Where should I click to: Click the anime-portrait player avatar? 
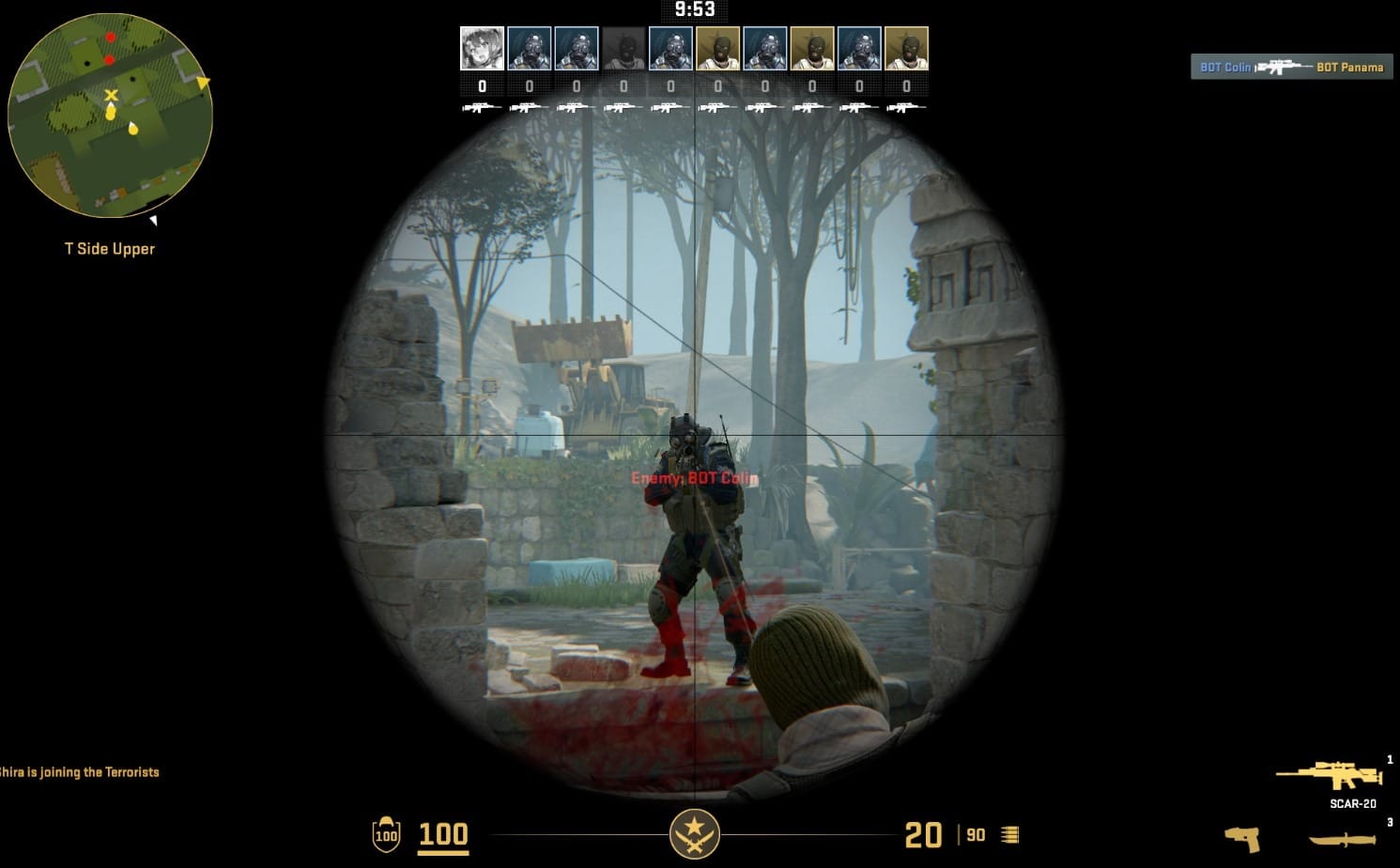click(482, 48)
